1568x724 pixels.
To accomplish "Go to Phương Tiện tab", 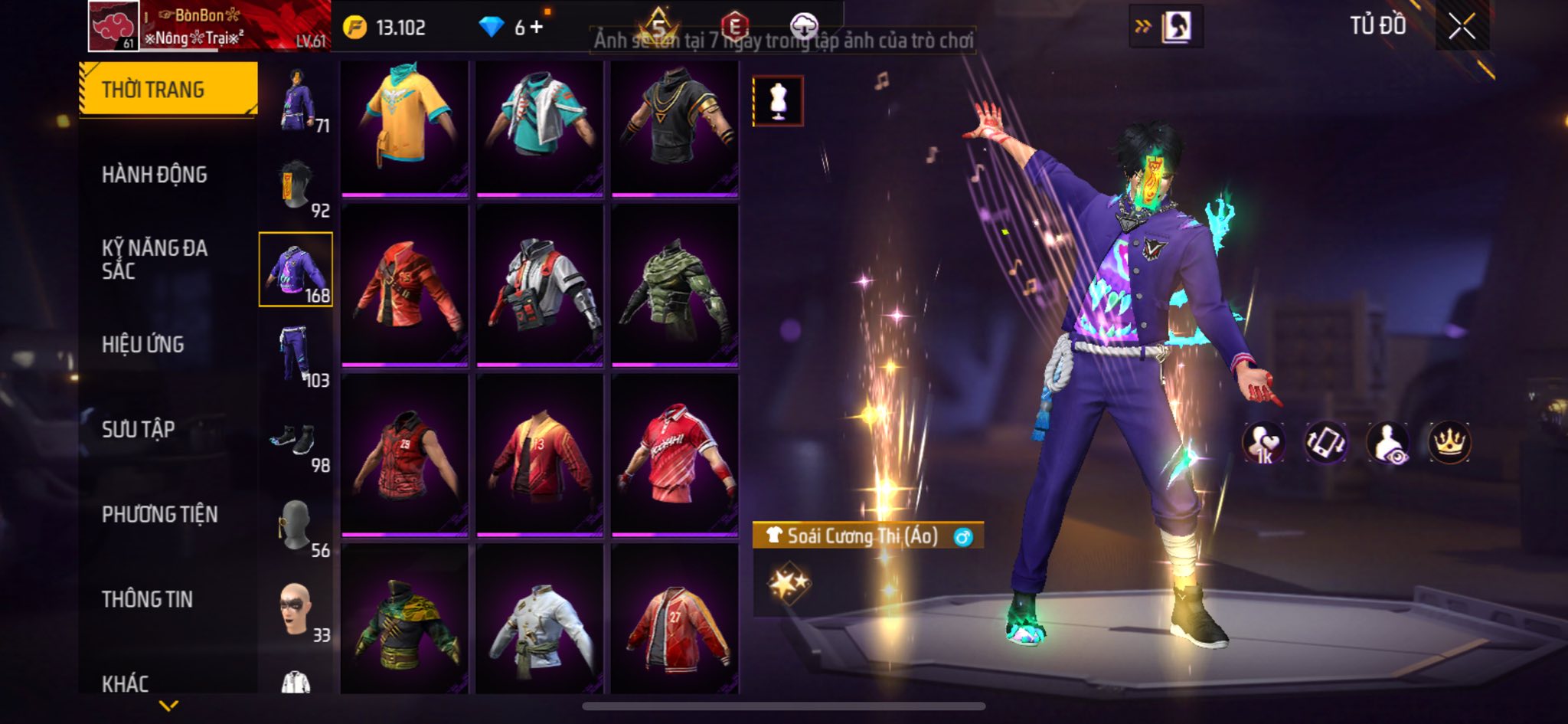I will [160, 514].
